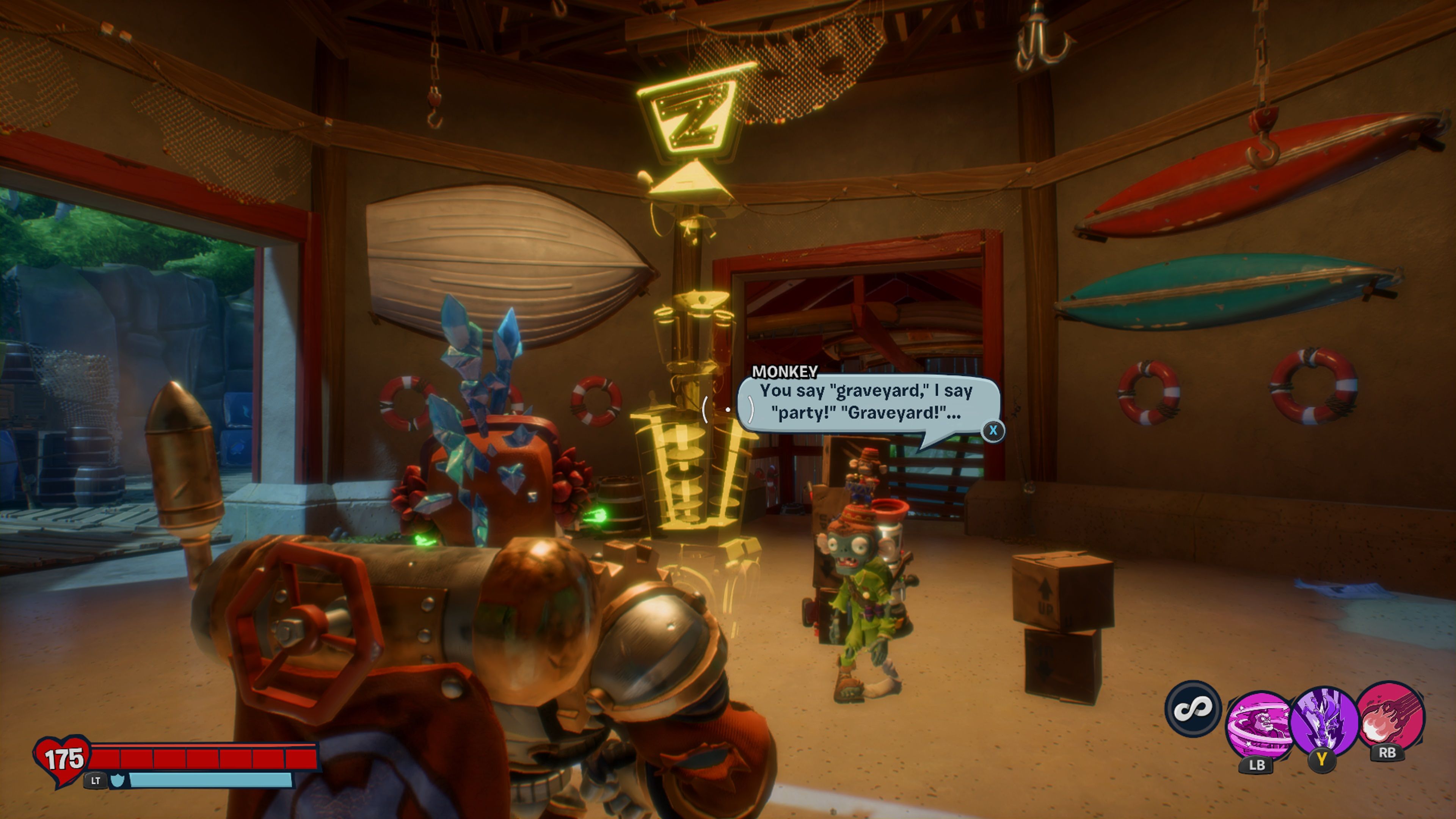Select the MONKEY name label above the dialogue
The image size is (1456, 819).
pyautogui.click(x=784, y=371)
